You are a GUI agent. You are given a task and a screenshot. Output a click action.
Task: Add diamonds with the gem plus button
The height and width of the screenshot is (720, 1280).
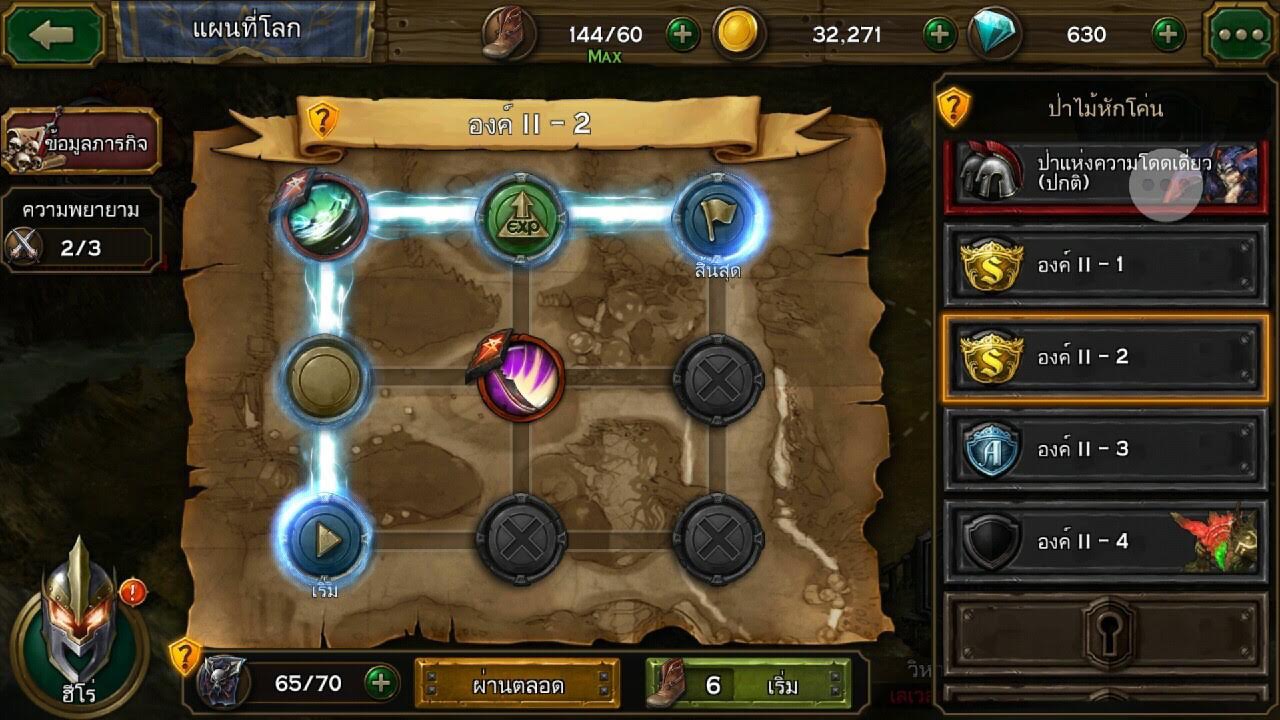[1167, 35]
